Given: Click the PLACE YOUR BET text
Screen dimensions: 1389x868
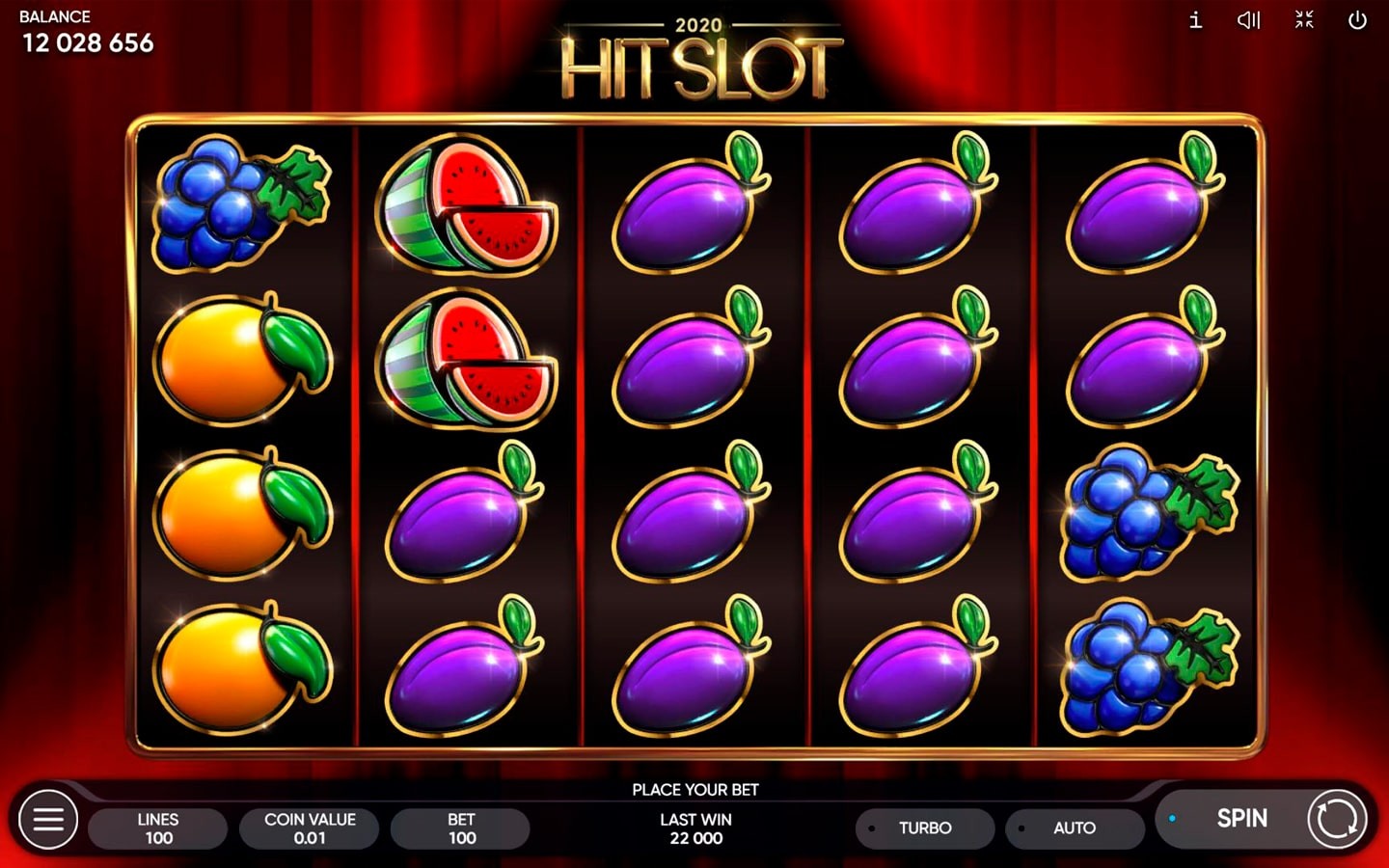Looking at the screenshot, I should [x=694, y=789].
